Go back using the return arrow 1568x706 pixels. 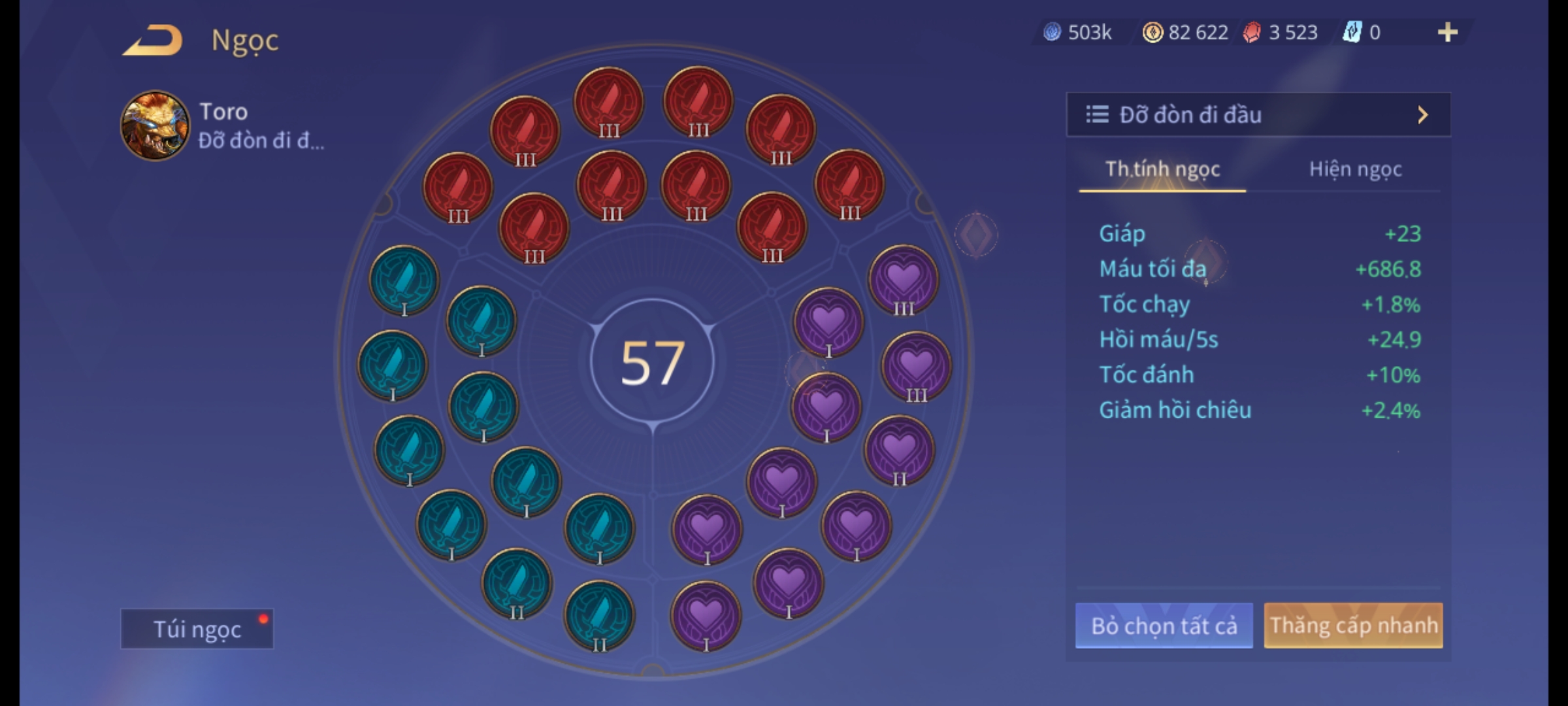click(153, 41)
